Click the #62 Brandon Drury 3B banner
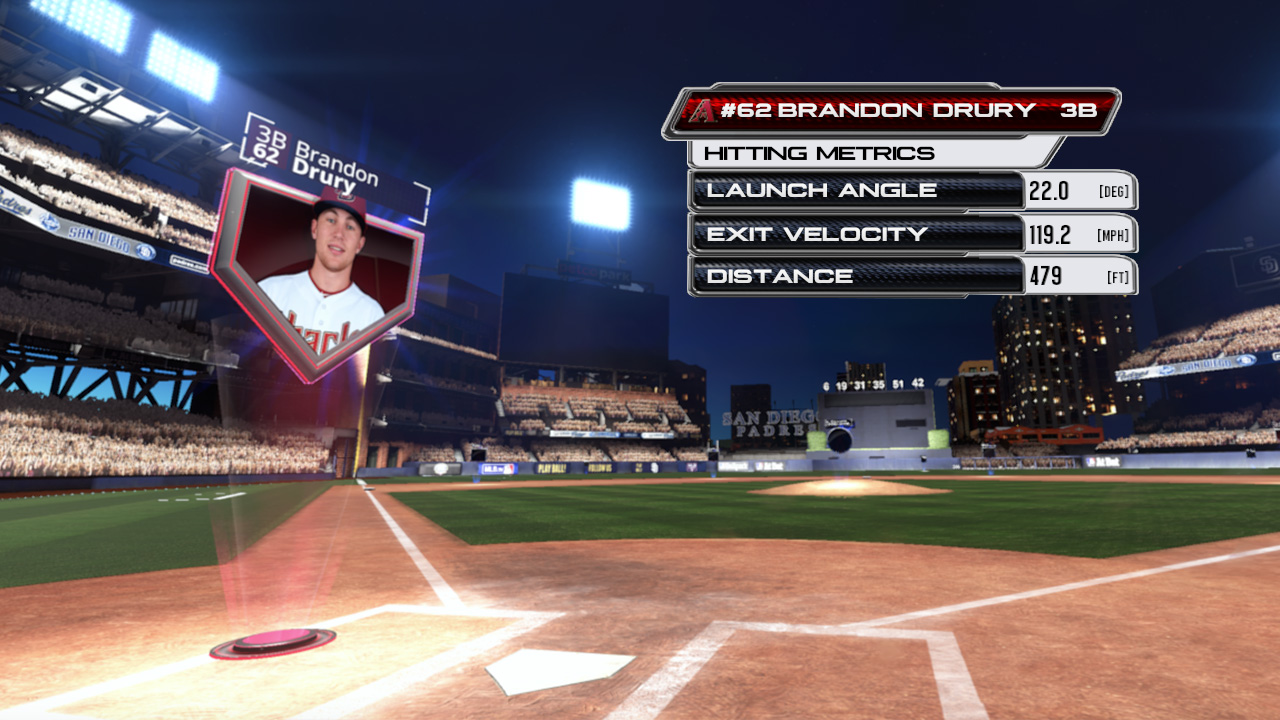The width and height of the screenshot is (1280, 720). click(890, 111)
